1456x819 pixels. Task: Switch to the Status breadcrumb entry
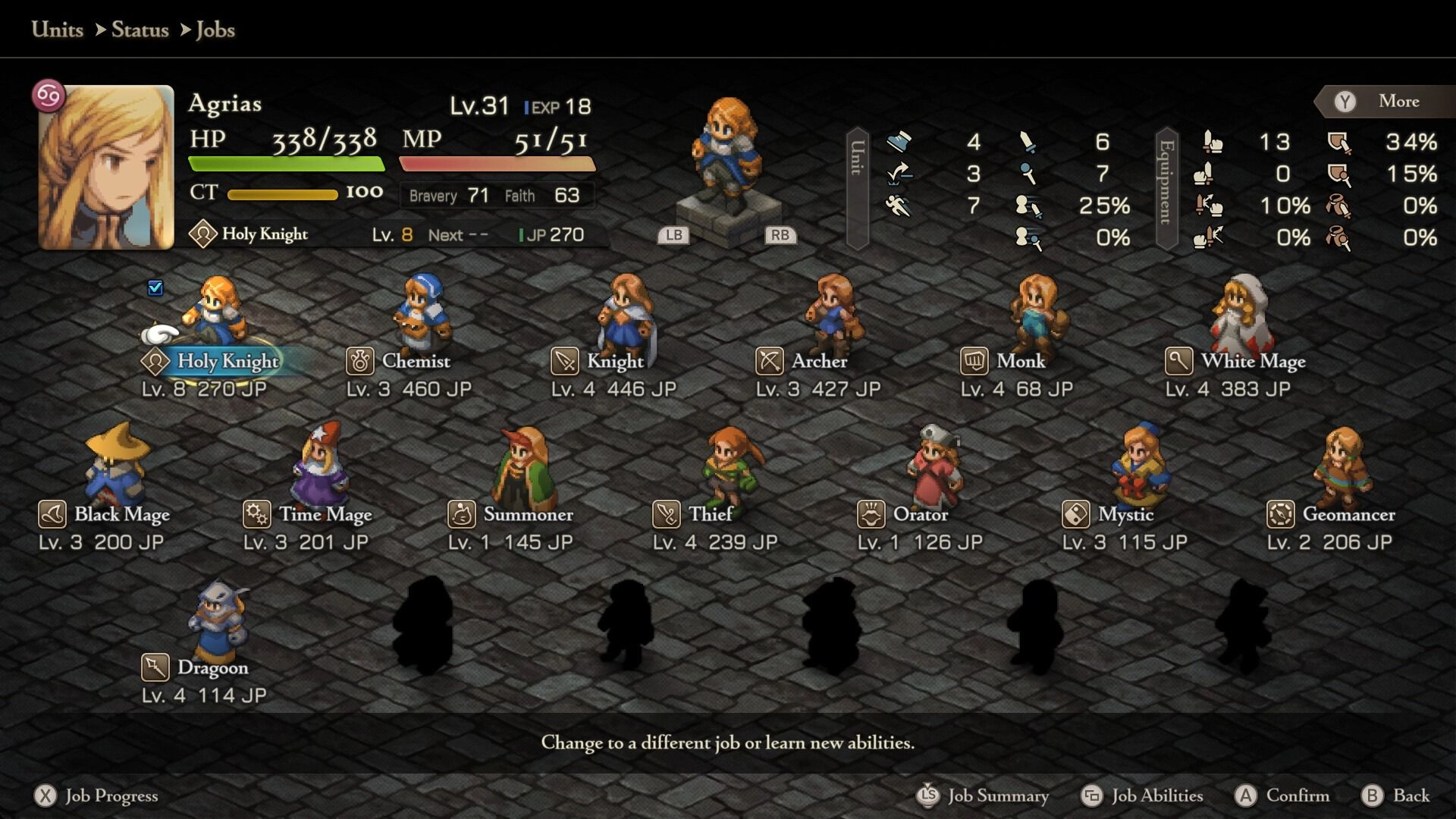(x=140, y=30)
